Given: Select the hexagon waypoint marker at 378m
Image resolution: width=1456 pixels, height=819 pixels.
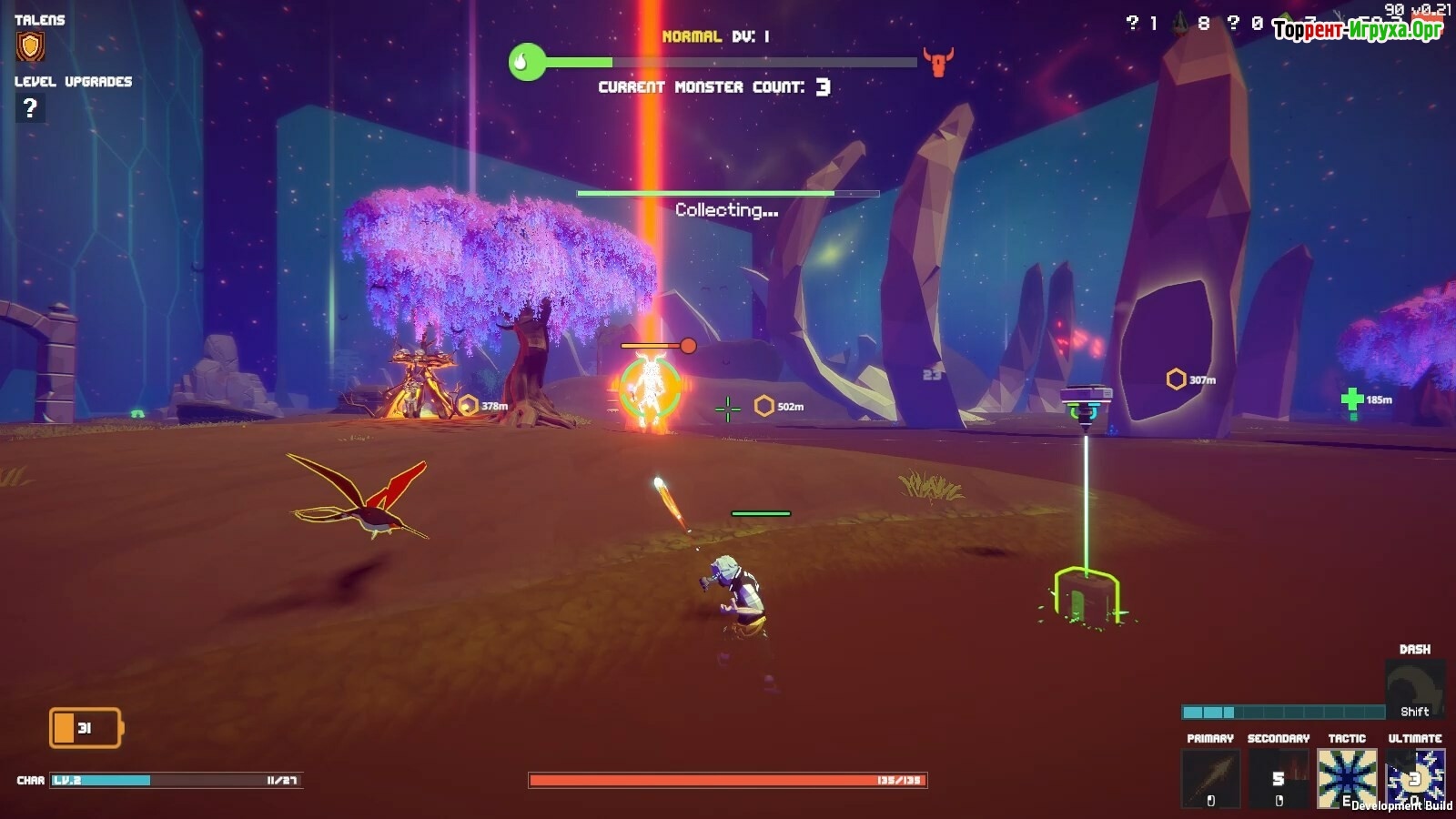Looking at the screenshot, I should coord(469,405).
